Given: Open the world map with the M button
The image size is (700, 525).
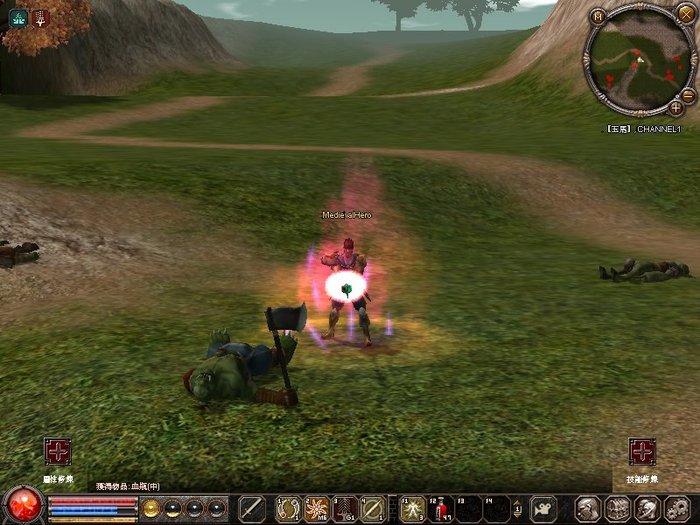Looking at the screenshot, I should pos(598,16).
